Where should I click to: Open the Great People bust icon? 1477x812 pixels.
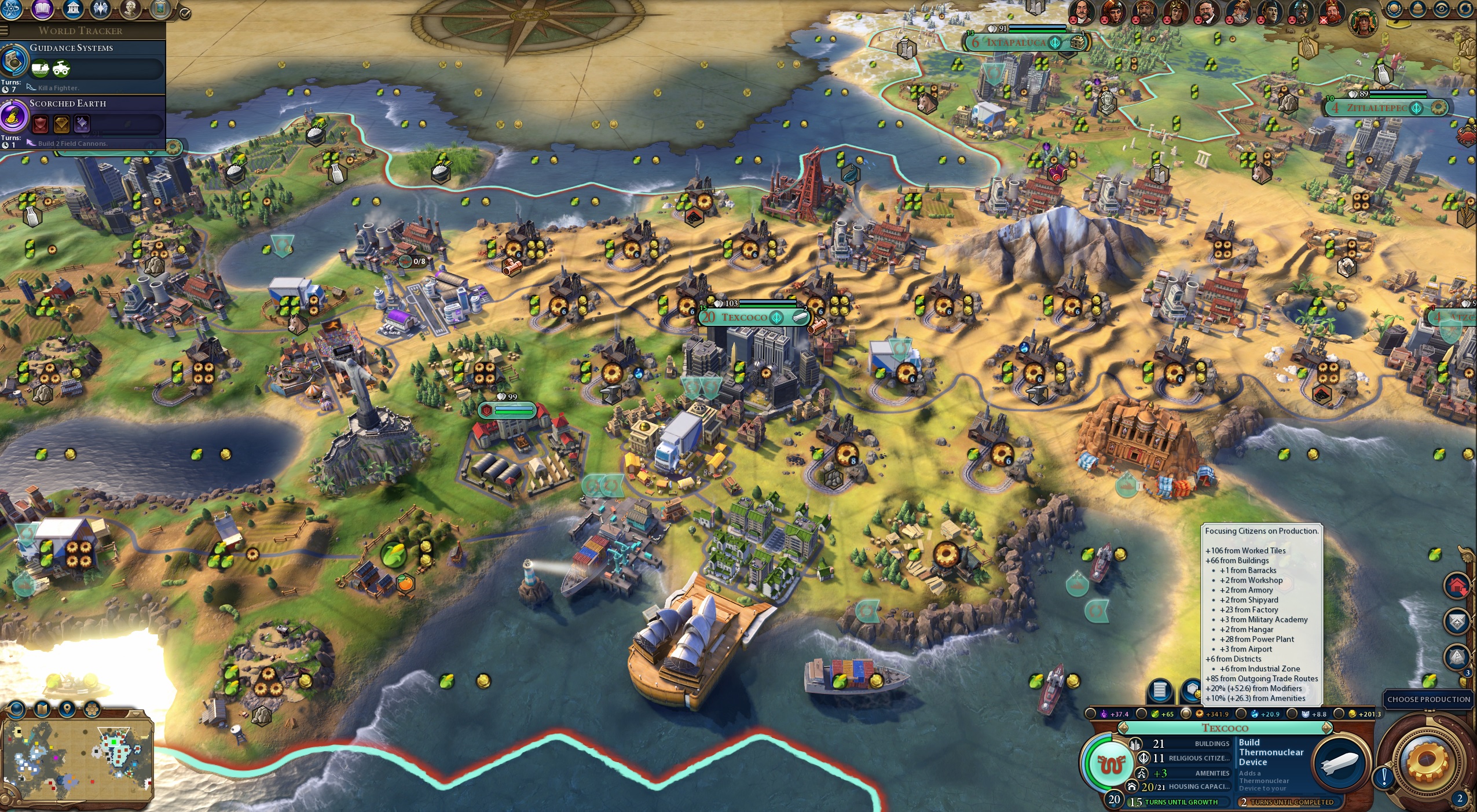[131, 8]
